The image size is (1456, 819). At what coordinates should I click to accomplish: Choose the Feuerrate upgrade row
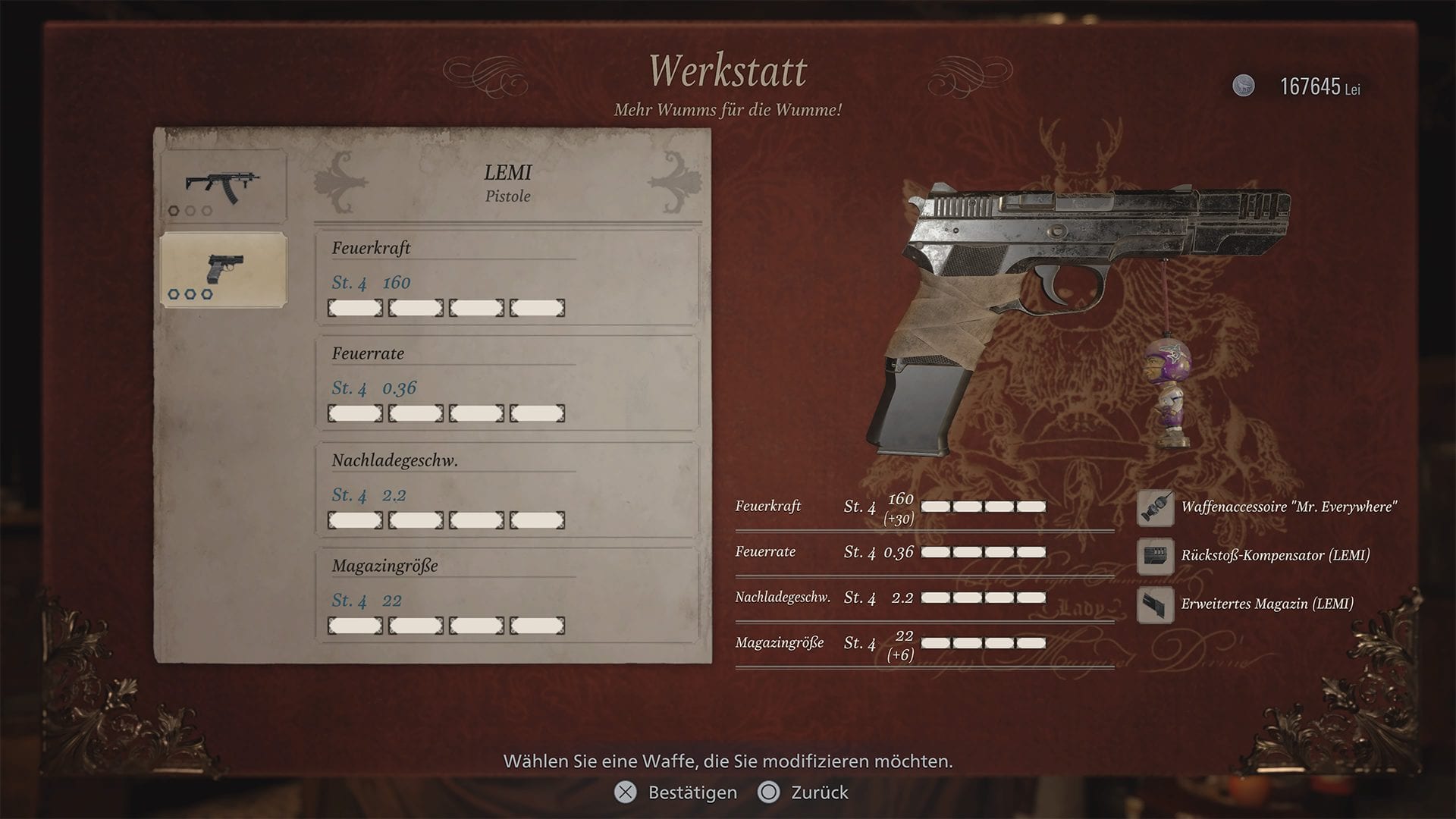click(507, 384)
